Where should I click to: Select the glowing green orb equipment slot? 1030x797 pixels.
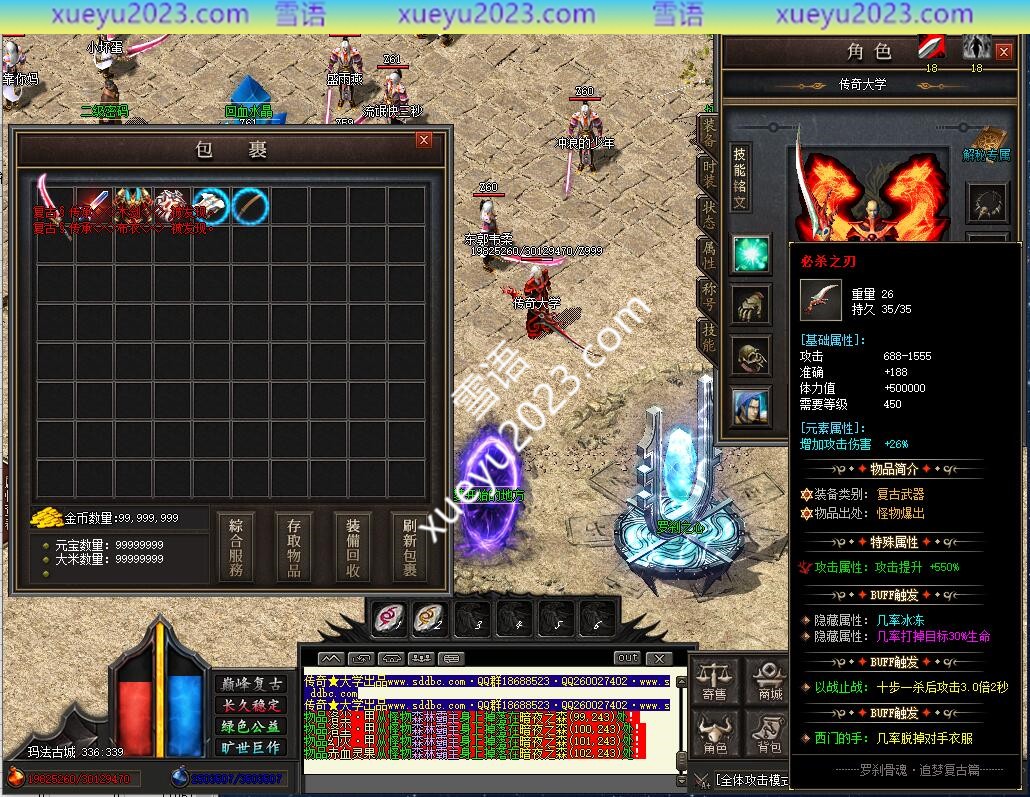pyautogui.click(x=750, y=254)
